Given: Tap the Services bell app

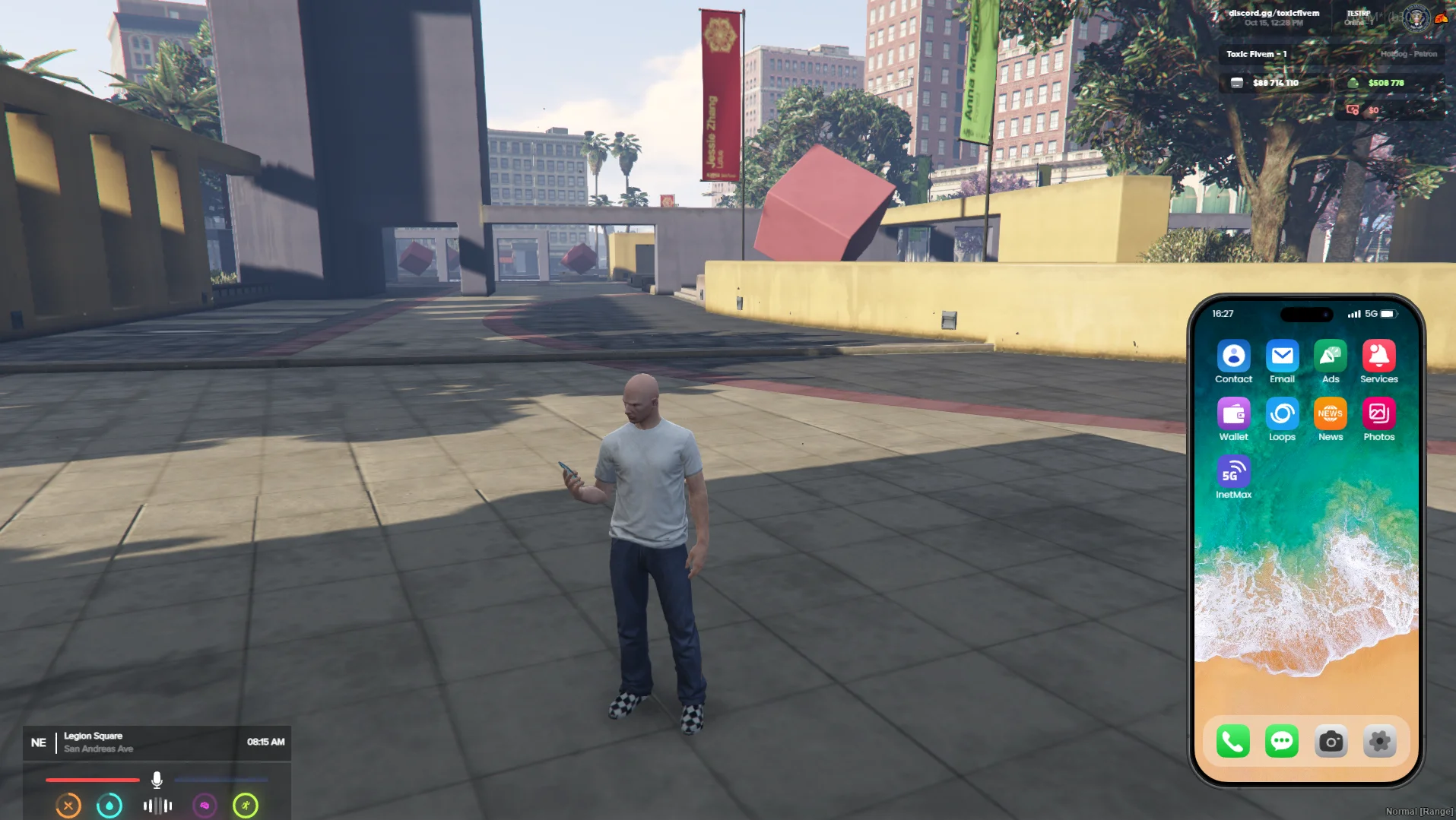Looking at the screenshot, I should click(x=1378, y=356).
